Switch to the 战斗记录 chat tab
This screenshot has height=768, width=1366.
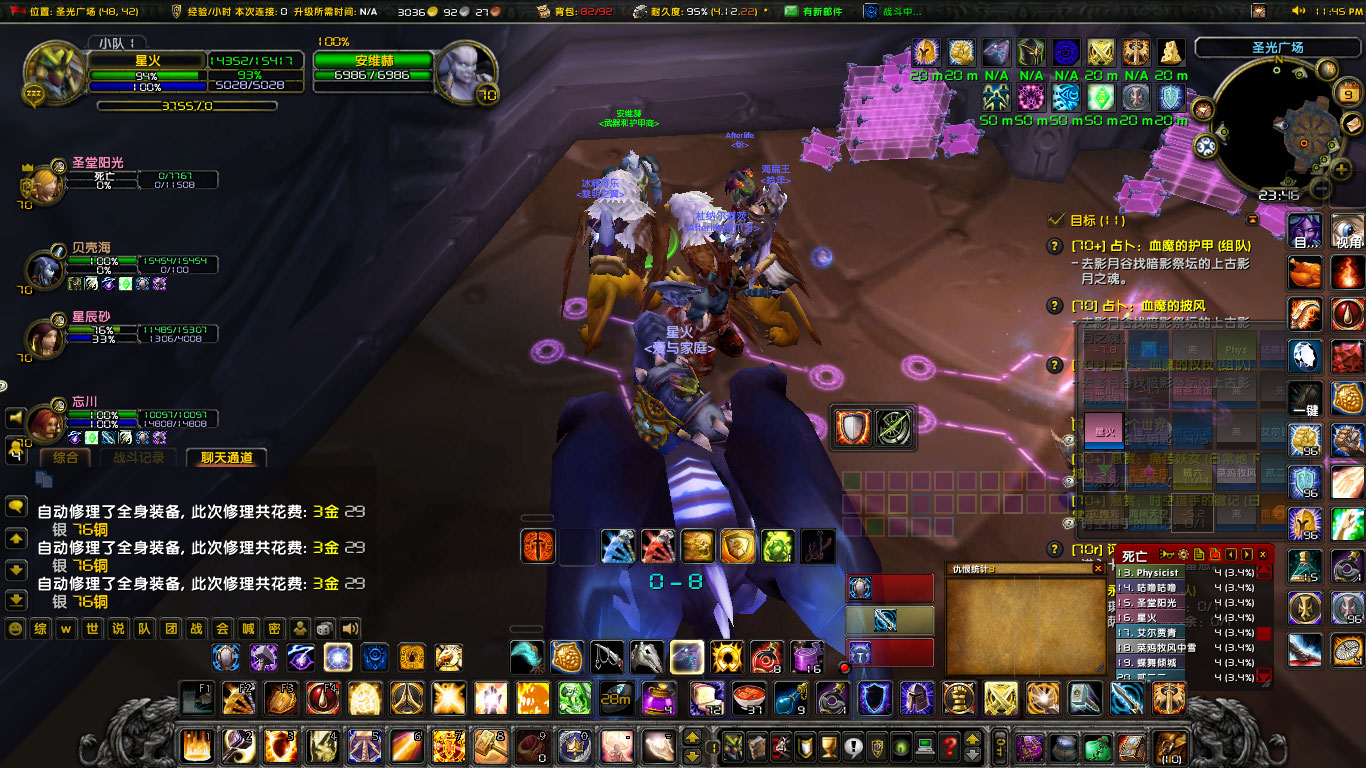coord(140,458)
